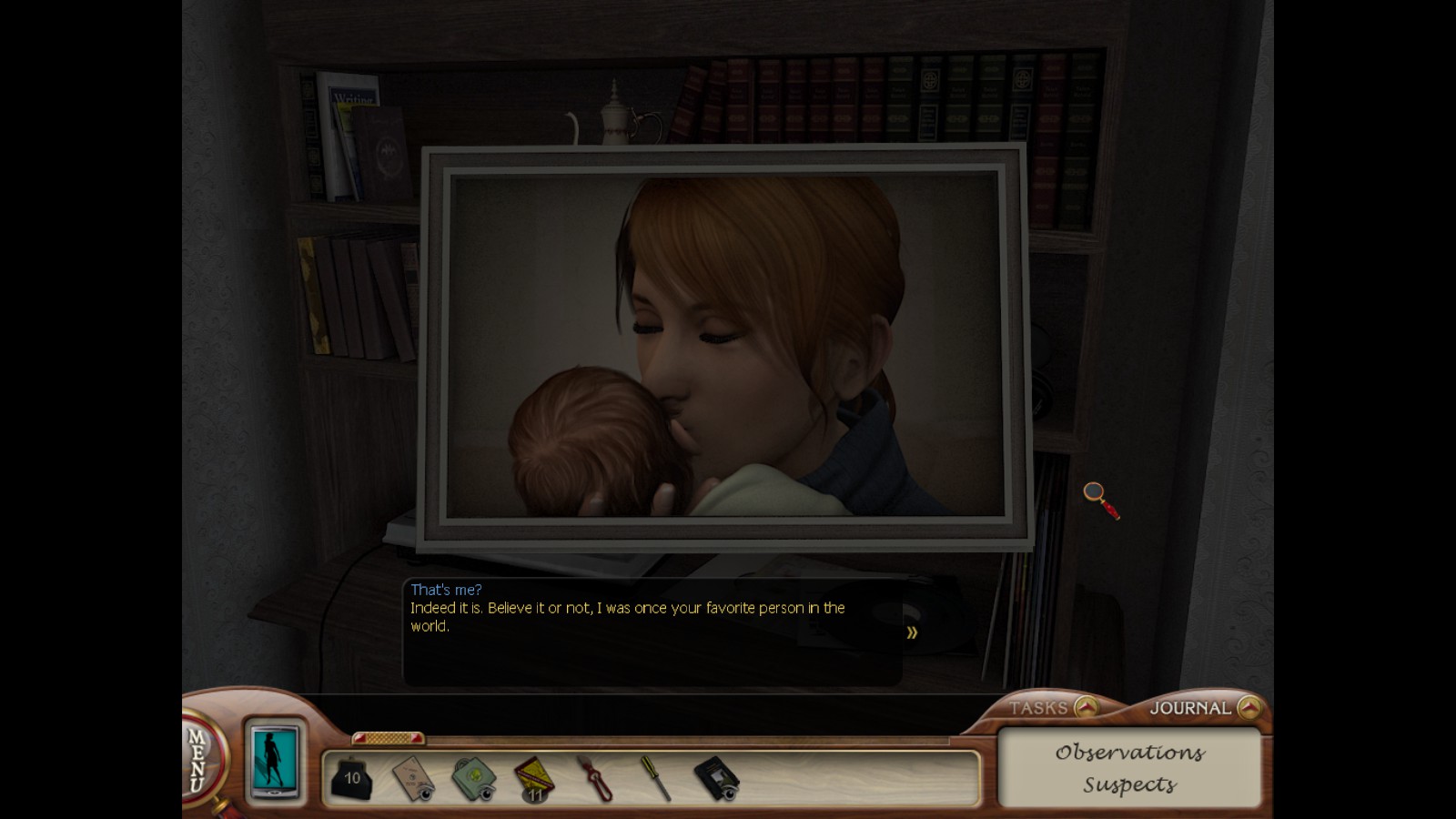This screenshot has width=1456, height=819.
Task: Select the beige envelope inventory item
Action: [x=413, y=779]
